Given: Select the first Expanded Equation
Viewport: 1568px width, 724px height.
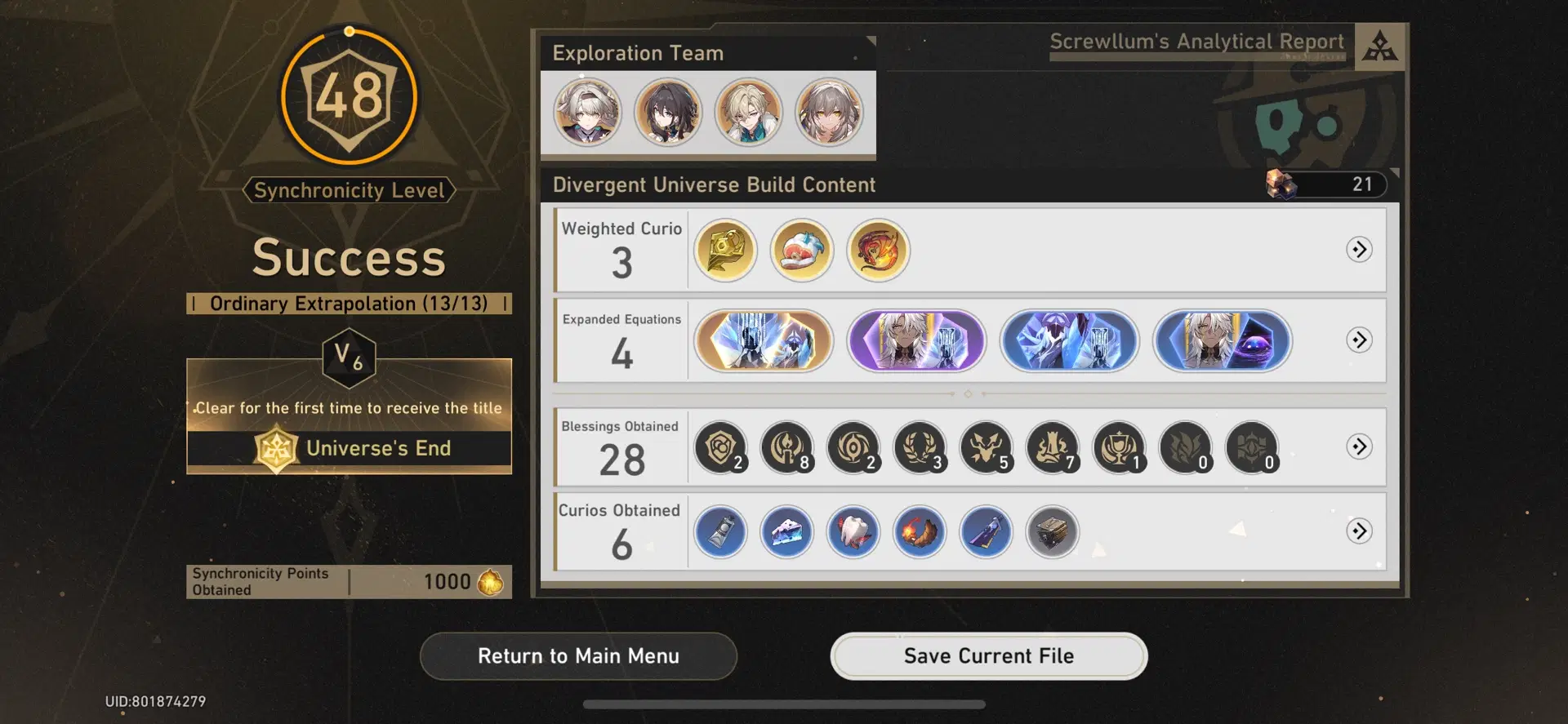Looking at the screenshot, I should (763, 341).
